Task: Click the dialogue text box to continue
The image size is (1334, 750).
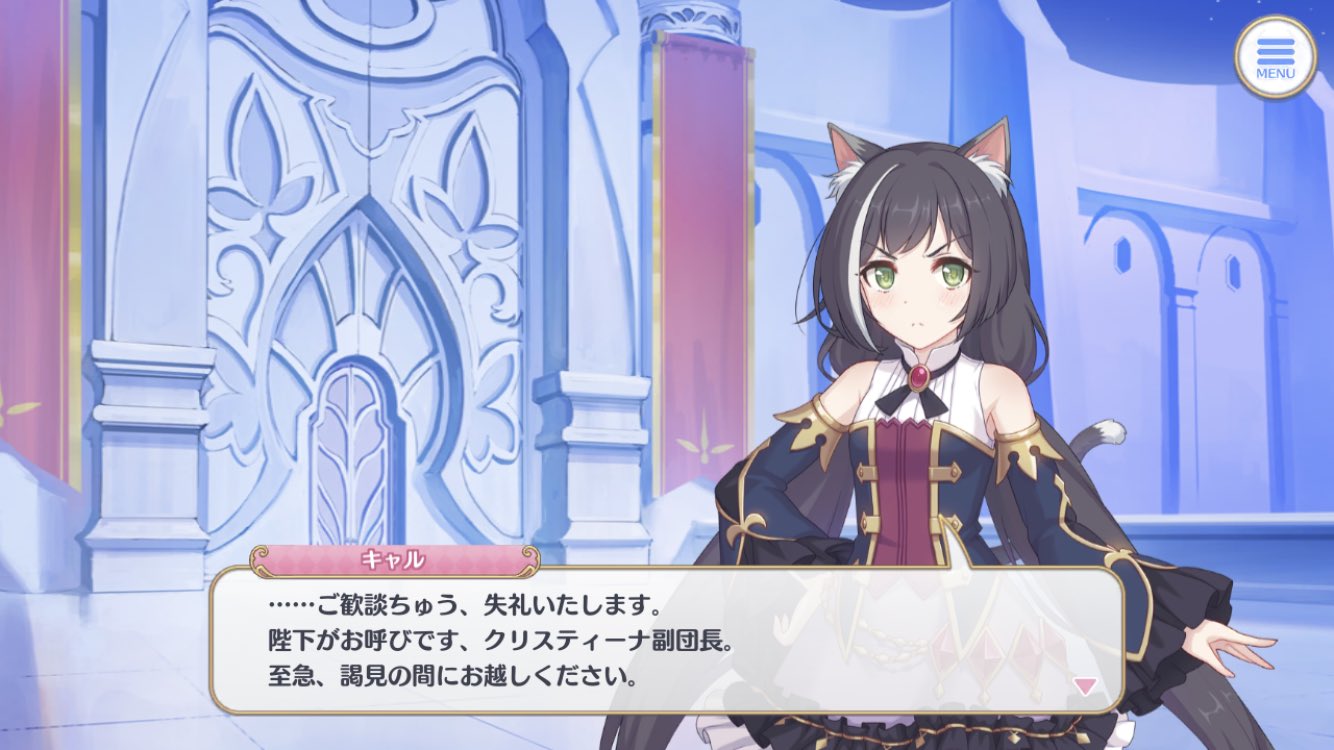Action: 666,640
